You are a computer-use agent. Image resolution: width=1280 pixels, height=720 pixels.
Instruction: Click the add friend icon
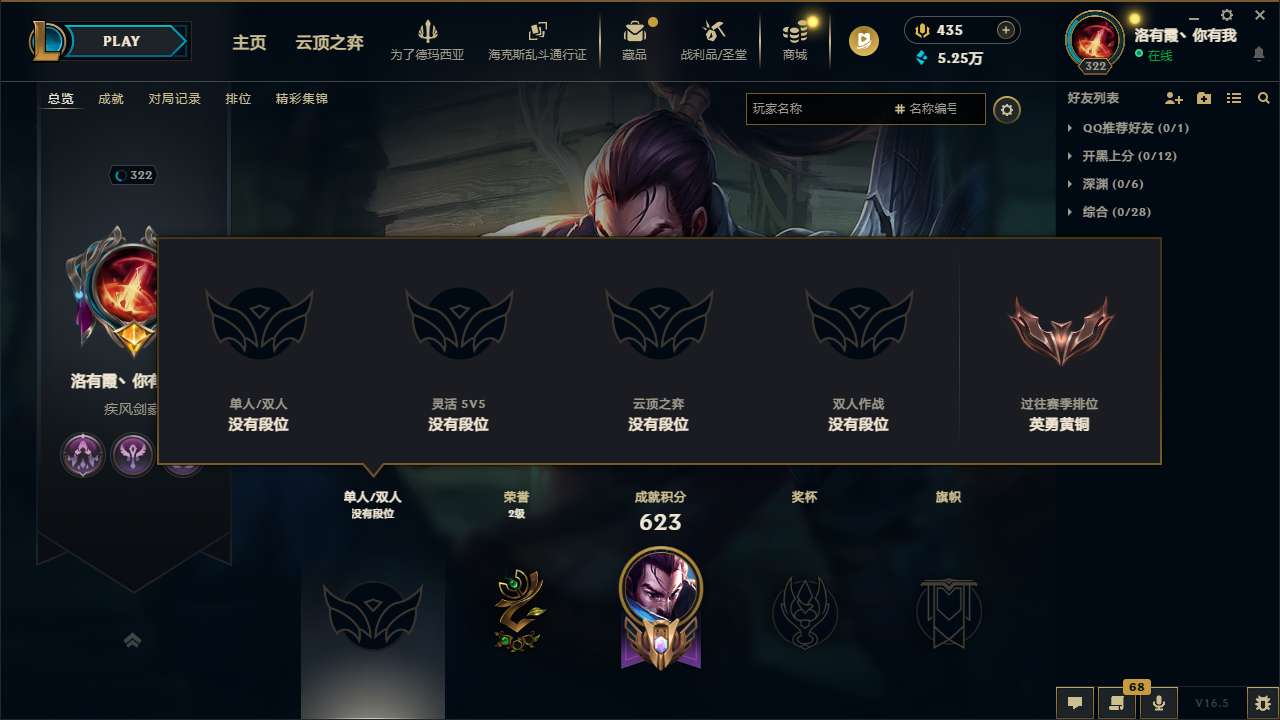[1172, 98]
